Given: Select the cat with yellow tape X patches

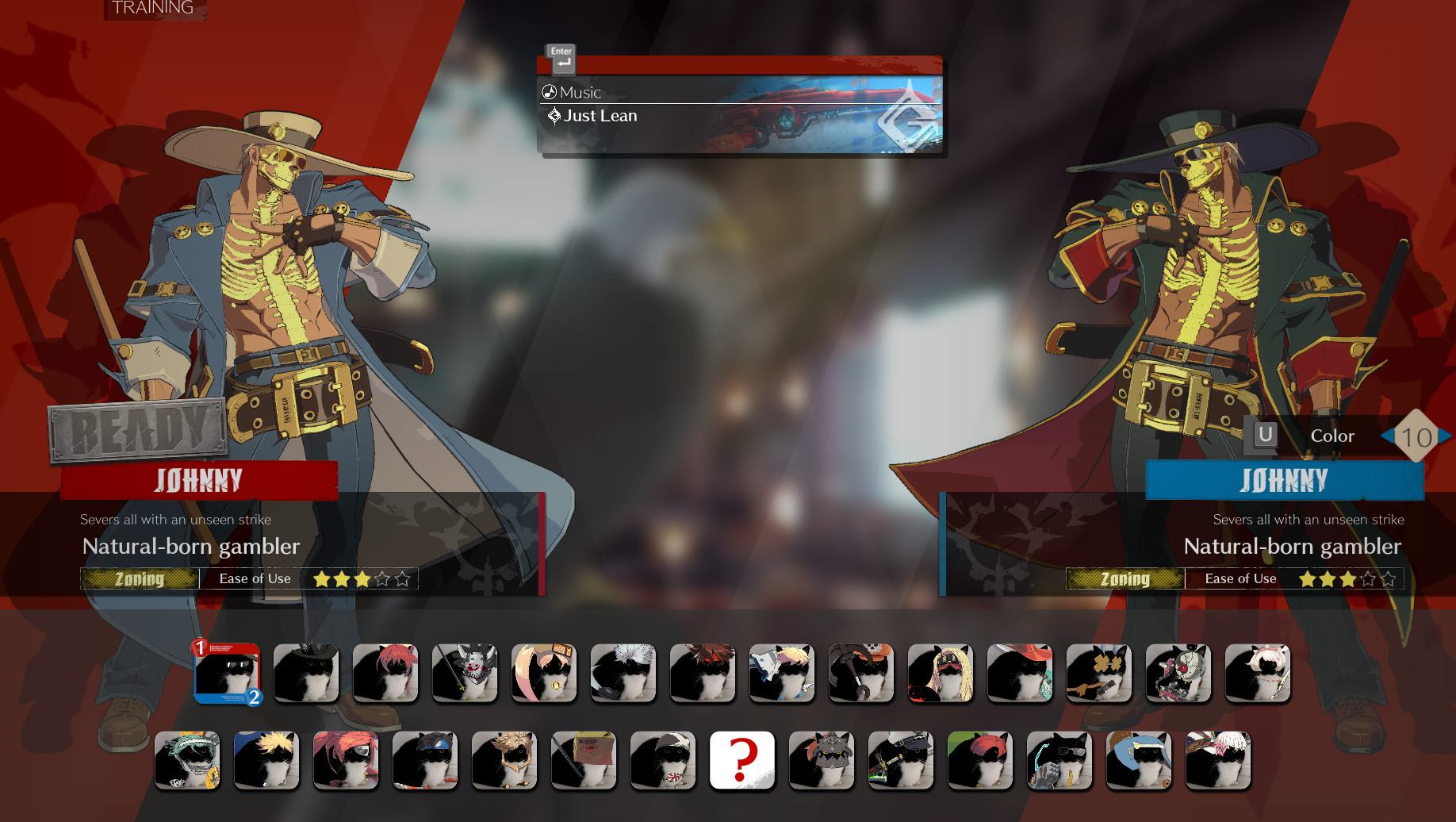Looking at the screenshot, I should (1099, 674).
